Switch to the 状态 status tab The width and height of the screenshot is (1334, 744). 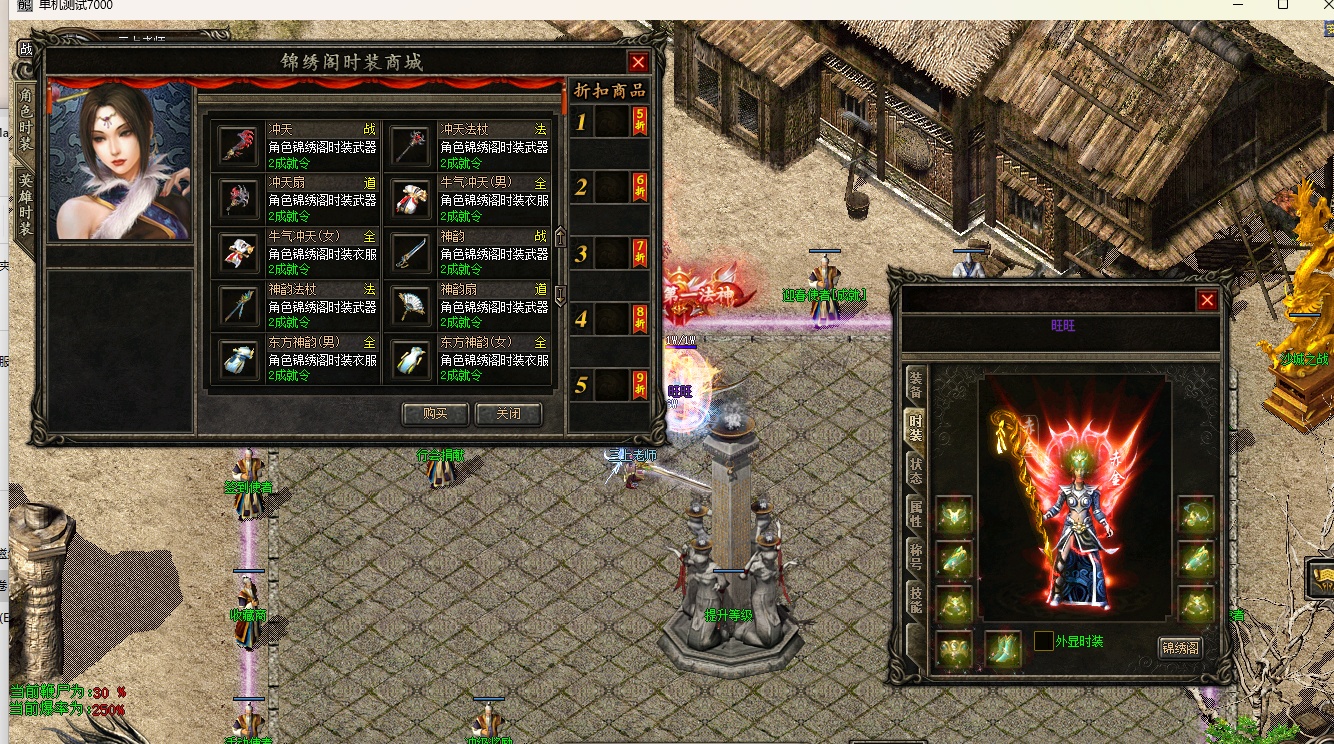tap(915, 470)
